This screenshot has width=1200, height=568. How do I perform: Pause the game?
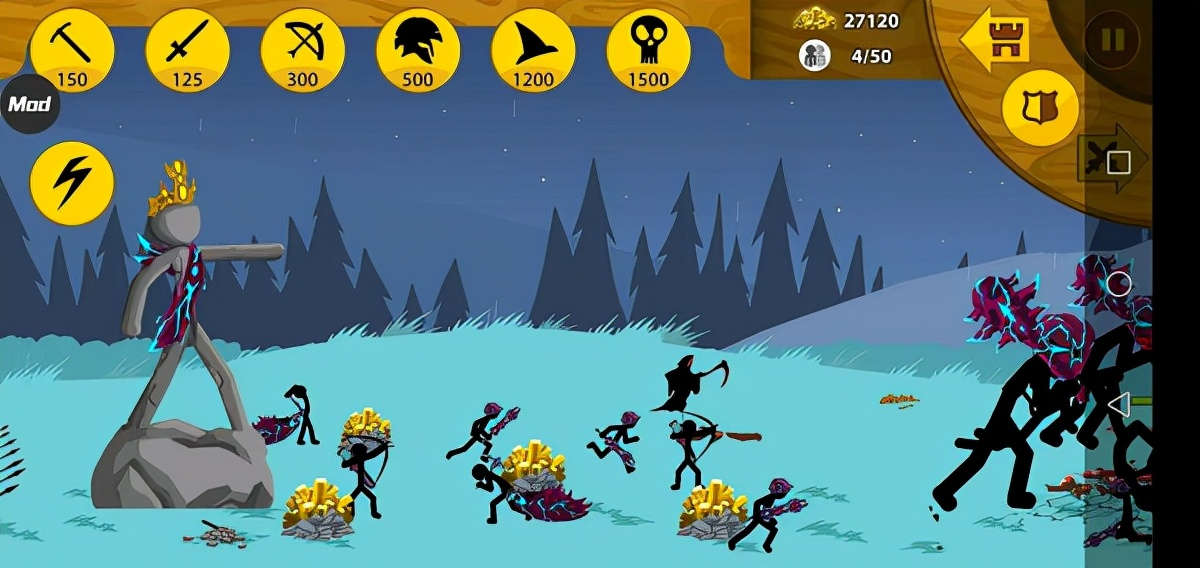pyautogui.click(x=1112, y=40)
